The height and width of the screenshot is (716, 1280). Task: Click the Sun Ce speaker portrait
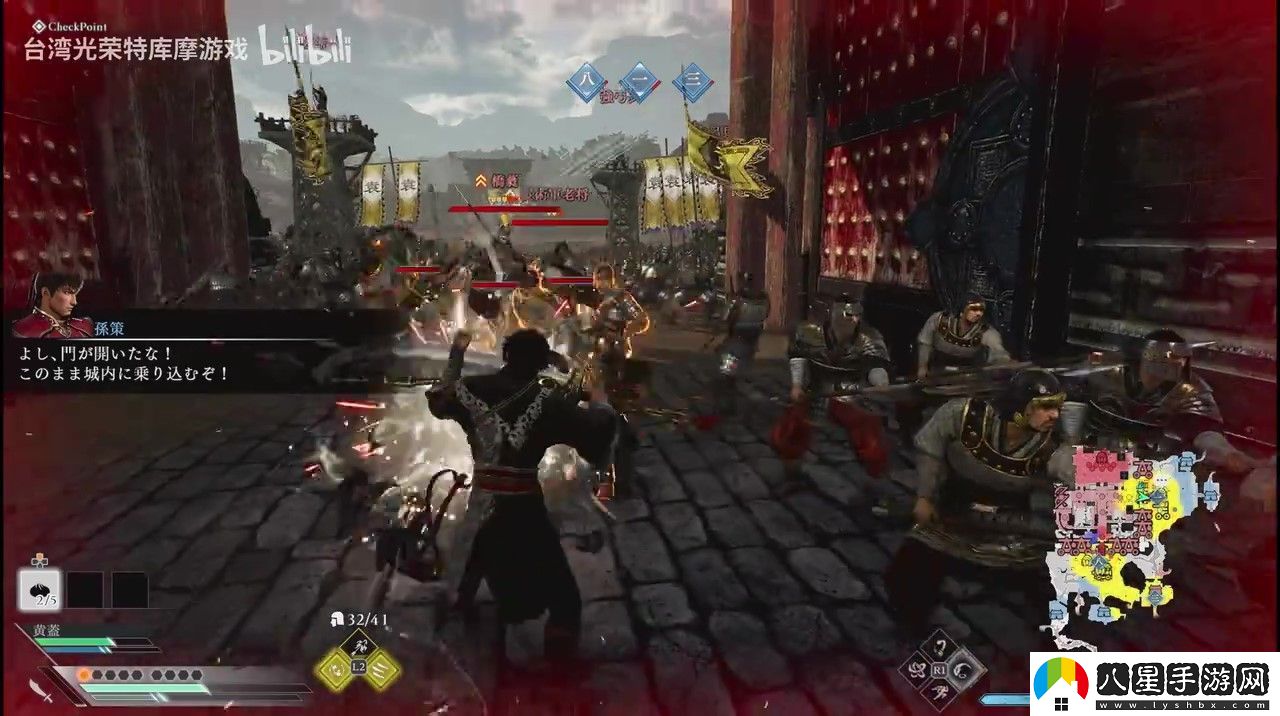pyautogui.click(x=50, y=304)
